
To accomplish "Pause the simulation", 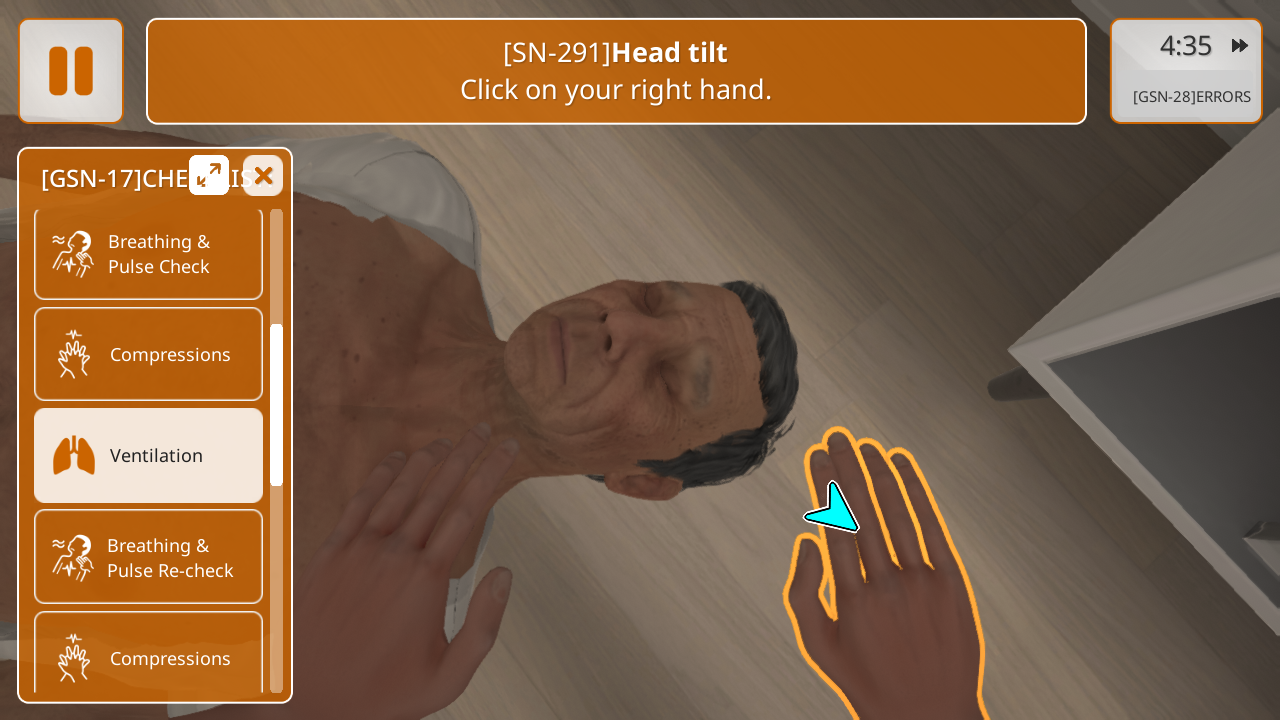I will tap(71, 71).
